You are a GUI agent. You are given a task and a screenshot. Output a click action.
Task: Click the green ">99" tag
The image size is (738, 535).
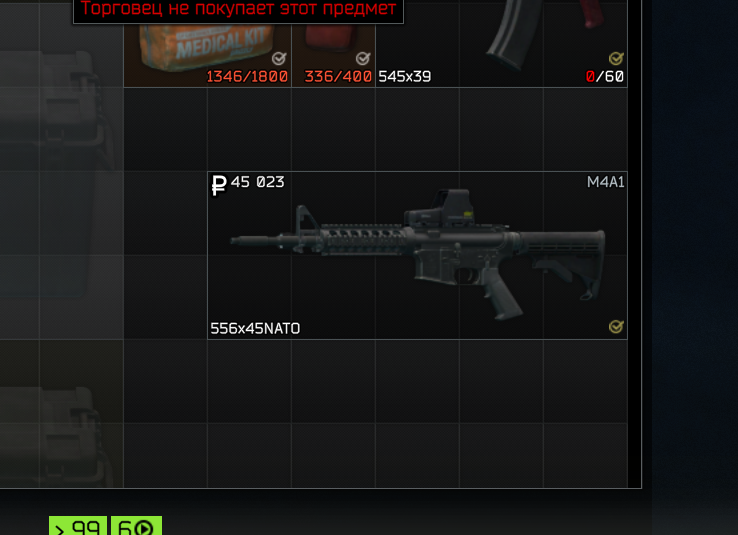pyautogui.click(x=79, y=526)
